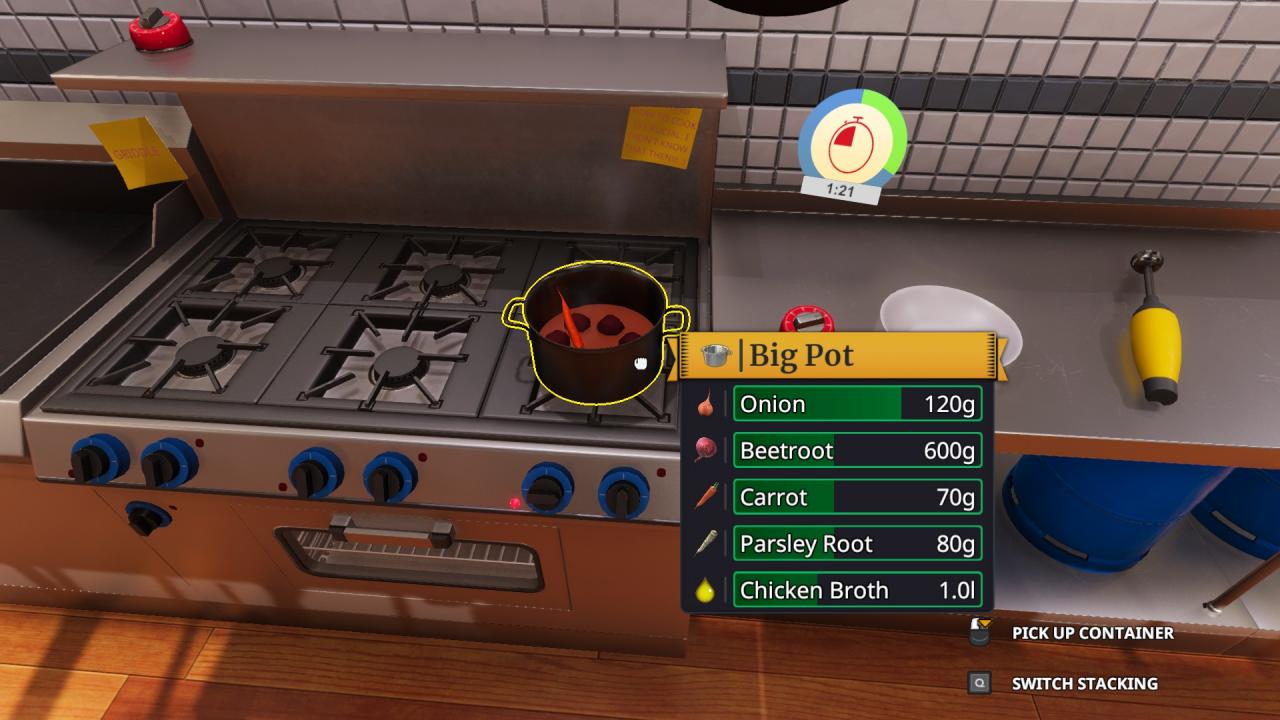The image size is (1280, 720).
Task: Click the Big Pot title banner
Action: tap(838, 355)
